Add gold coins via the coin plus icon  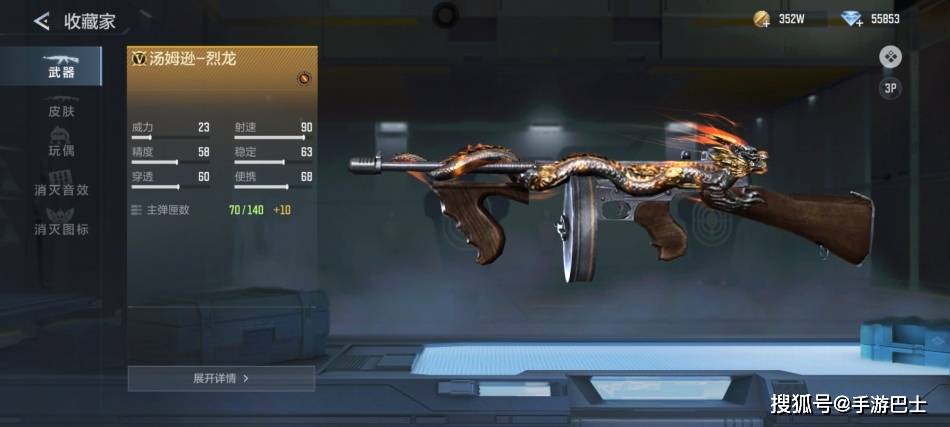click(762, 18)
